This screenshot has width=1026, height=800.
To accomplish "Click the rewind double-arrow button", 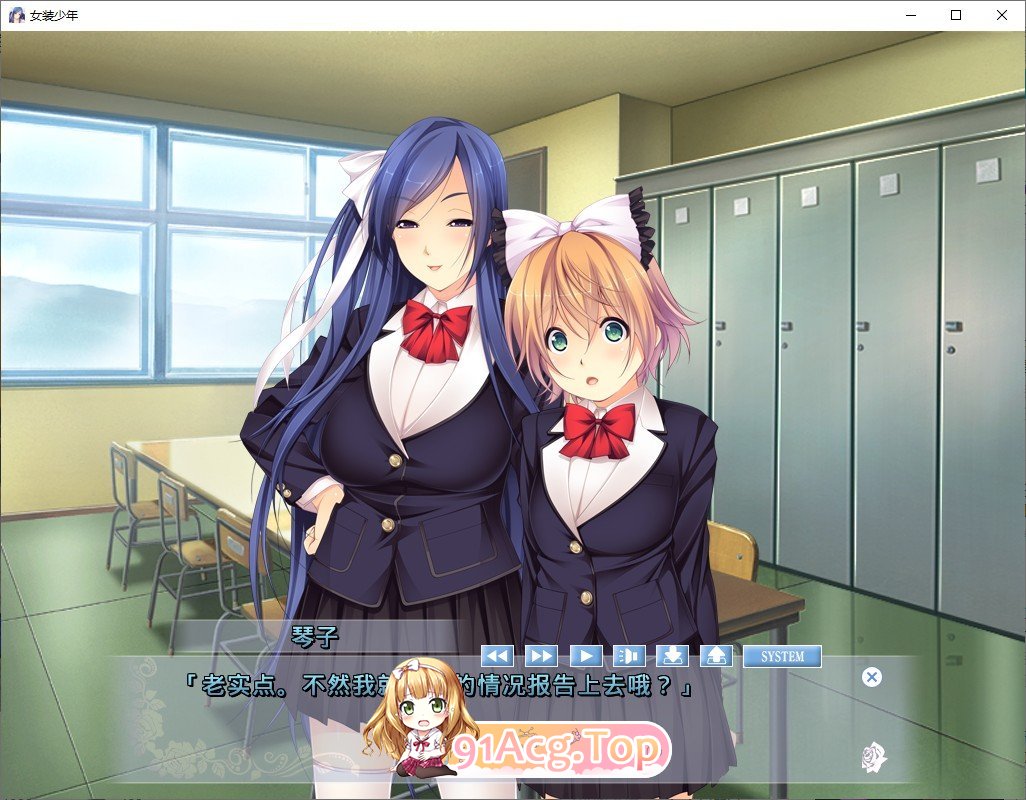I will (x=497, y=656).
